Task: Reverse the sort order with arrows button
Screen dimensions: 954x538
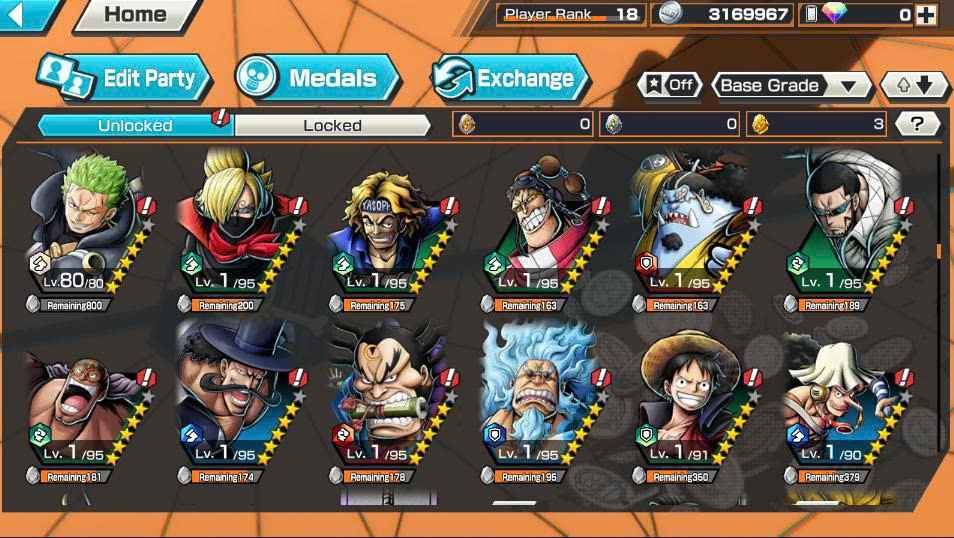Action: tap(914, 85)
